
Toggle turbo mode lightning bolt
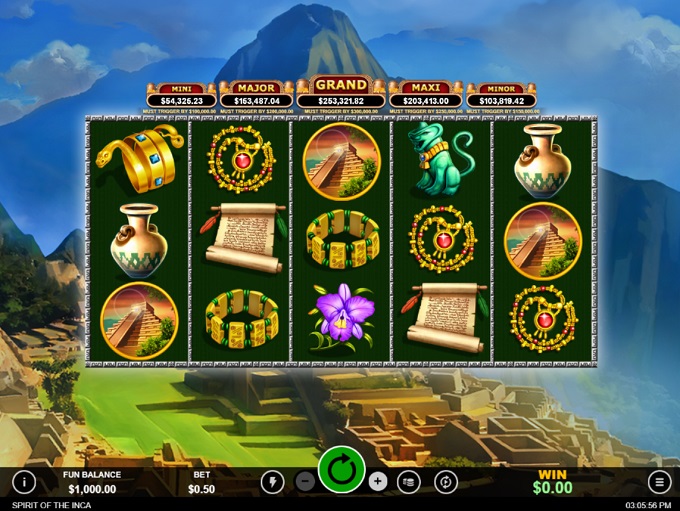(x=272, y=482)
